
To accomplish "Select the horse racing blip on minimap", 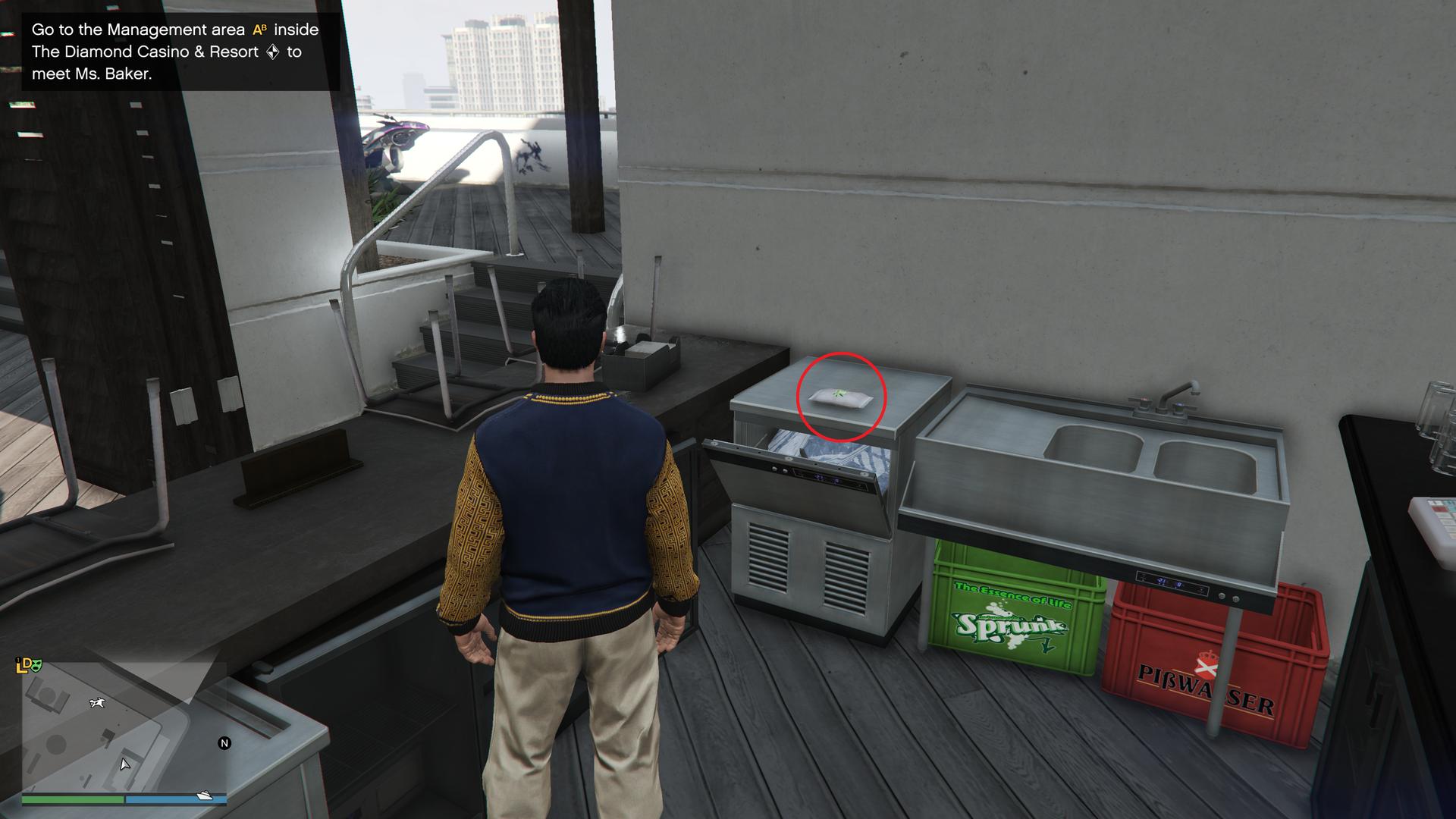I will click(x=97, y=703).
